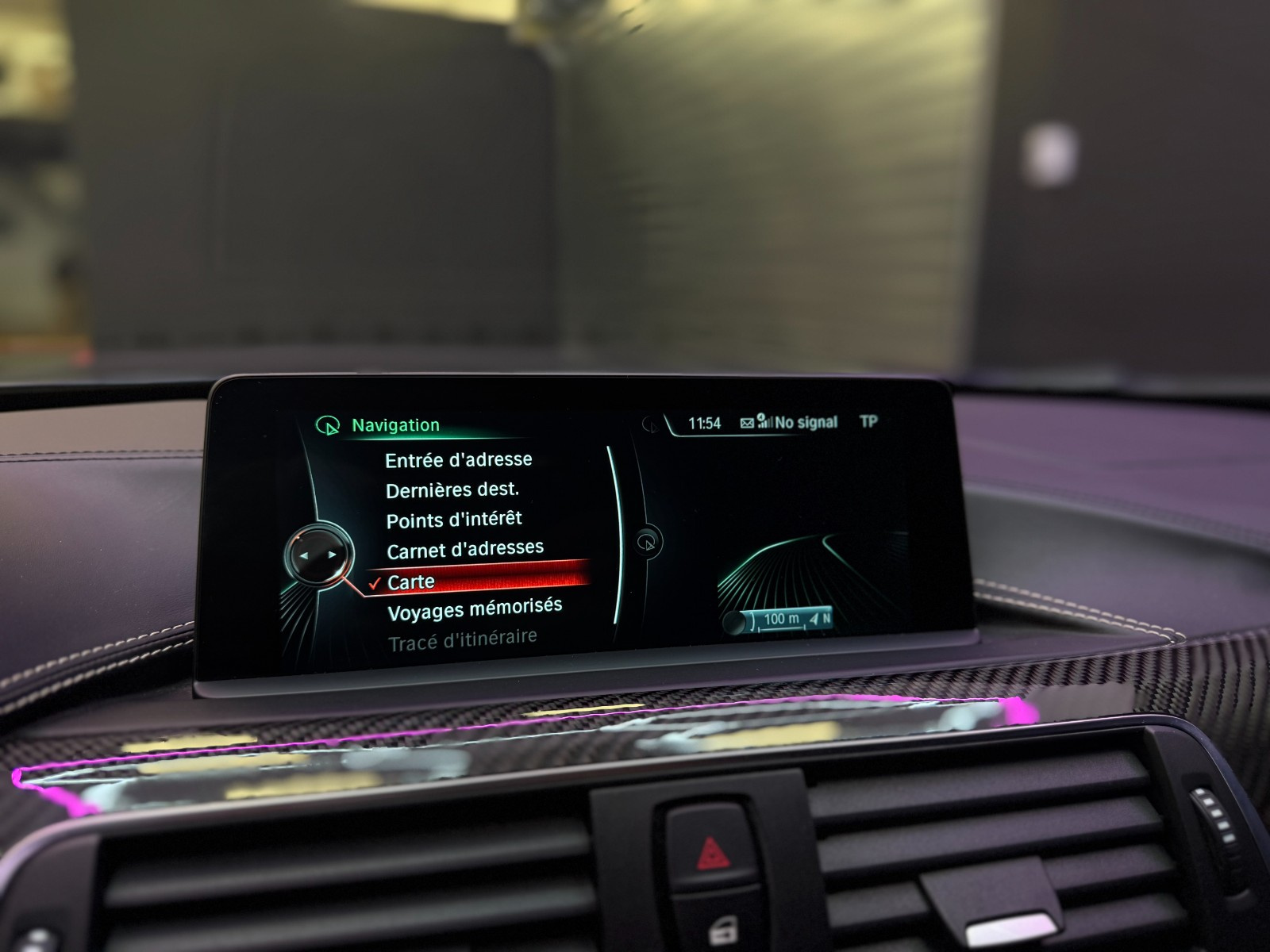The height and width of the screenshot is (952, 1270).
Task: Click the TP traffic indicator
Action: tap(868, 421)
